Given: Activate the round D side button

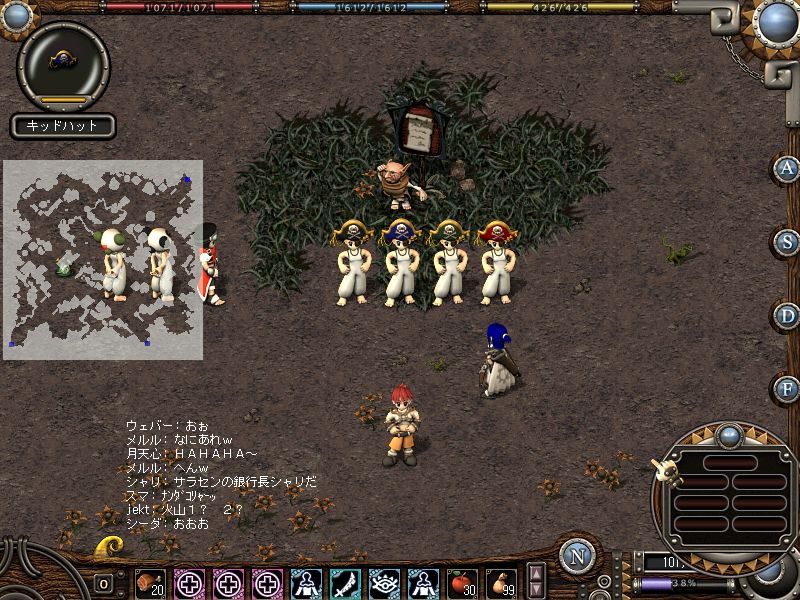Looking at the screenshot, I should (x=787, y=315).
